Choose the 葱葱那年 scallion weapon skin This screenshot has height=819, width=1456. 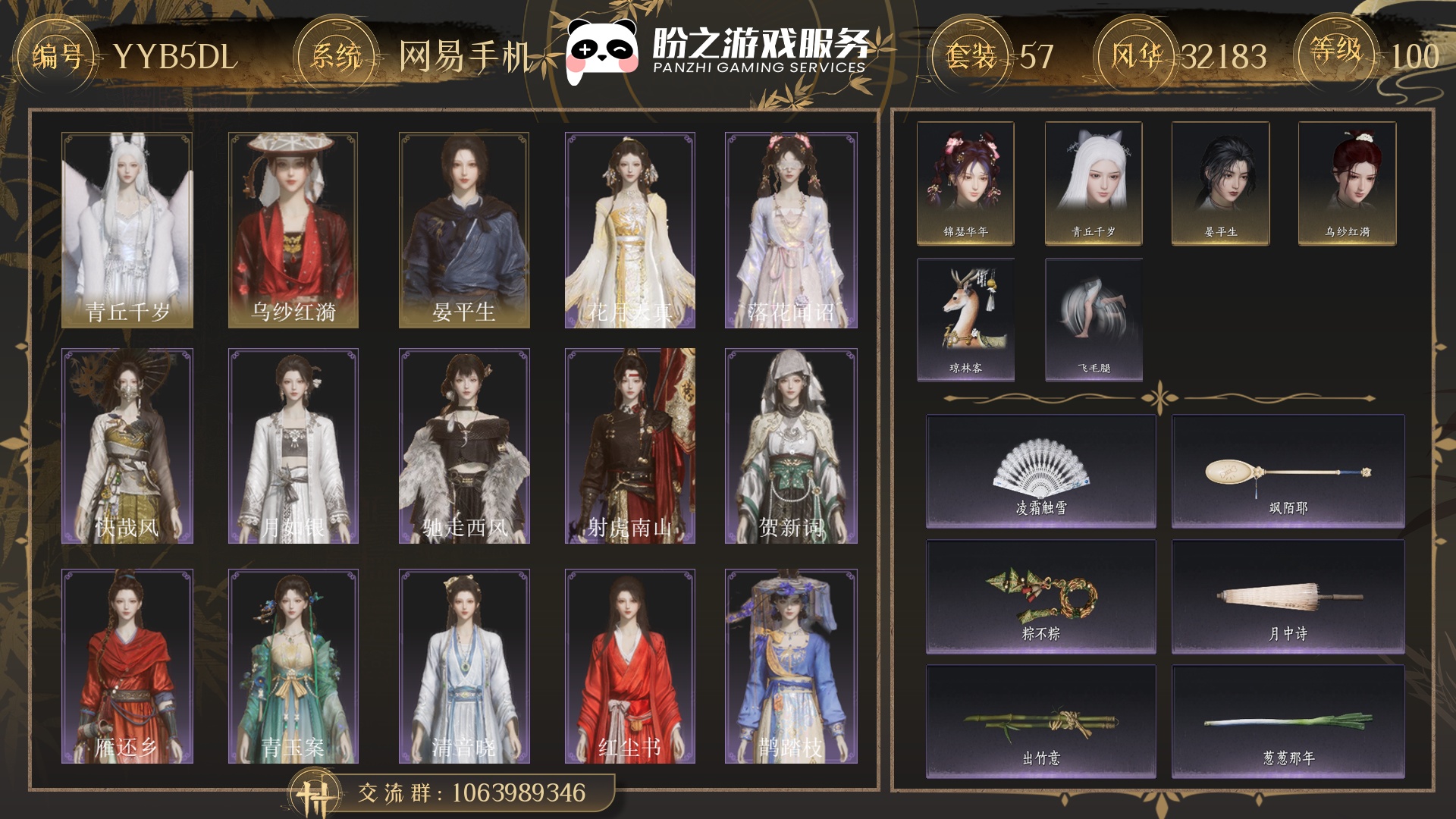(x=1288, y=722)
